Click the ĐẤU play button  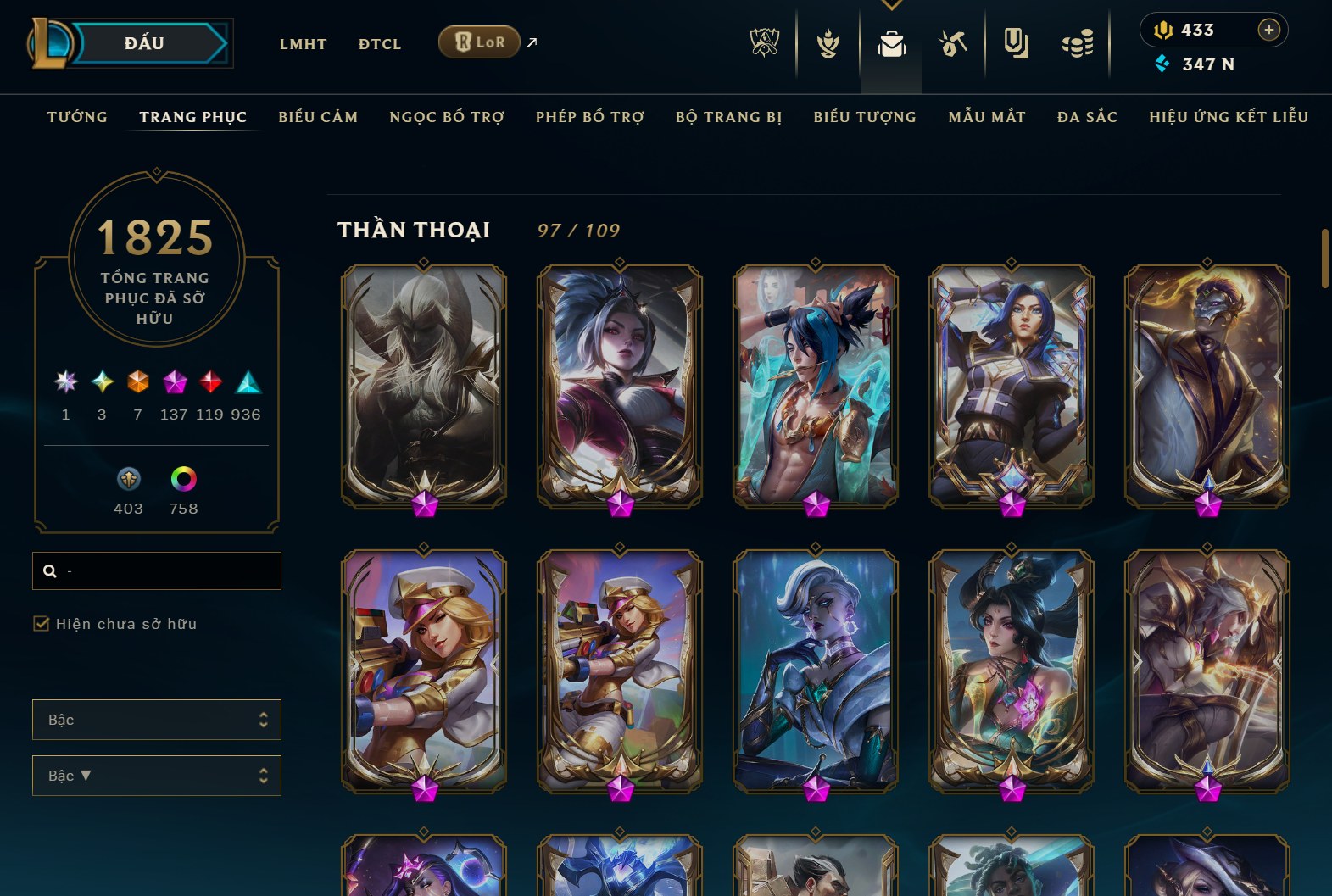(144, 43)
